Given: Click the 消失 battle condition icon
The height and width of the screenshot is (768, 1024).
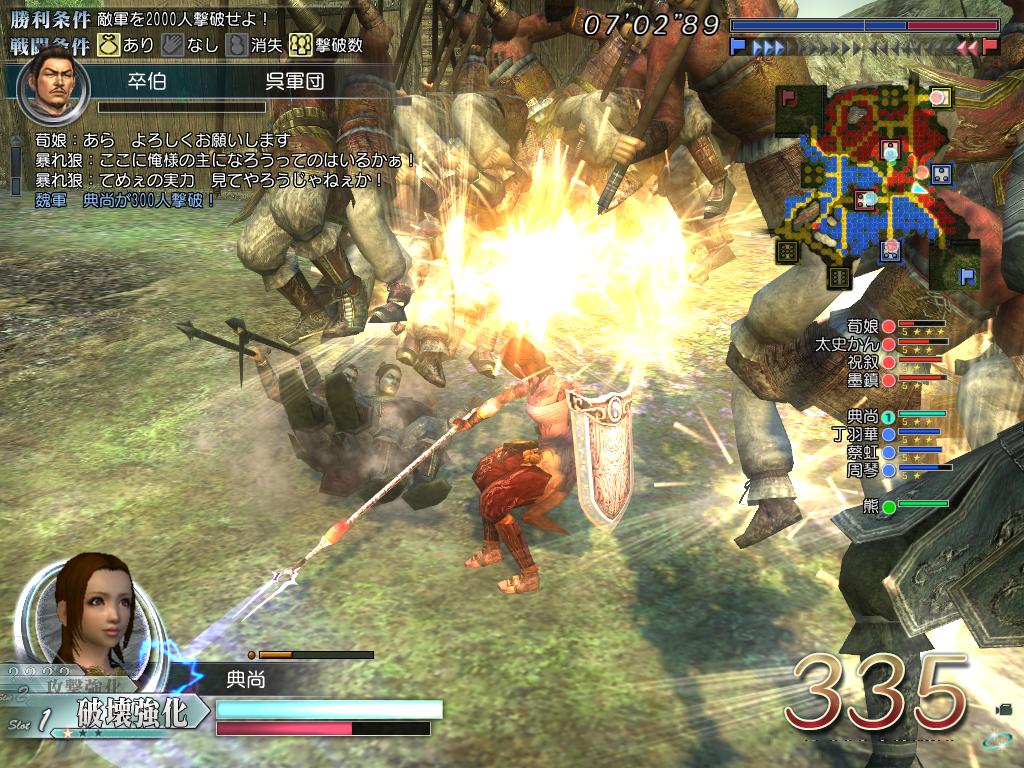Looking at the screenshot, I should pos(236,45).
